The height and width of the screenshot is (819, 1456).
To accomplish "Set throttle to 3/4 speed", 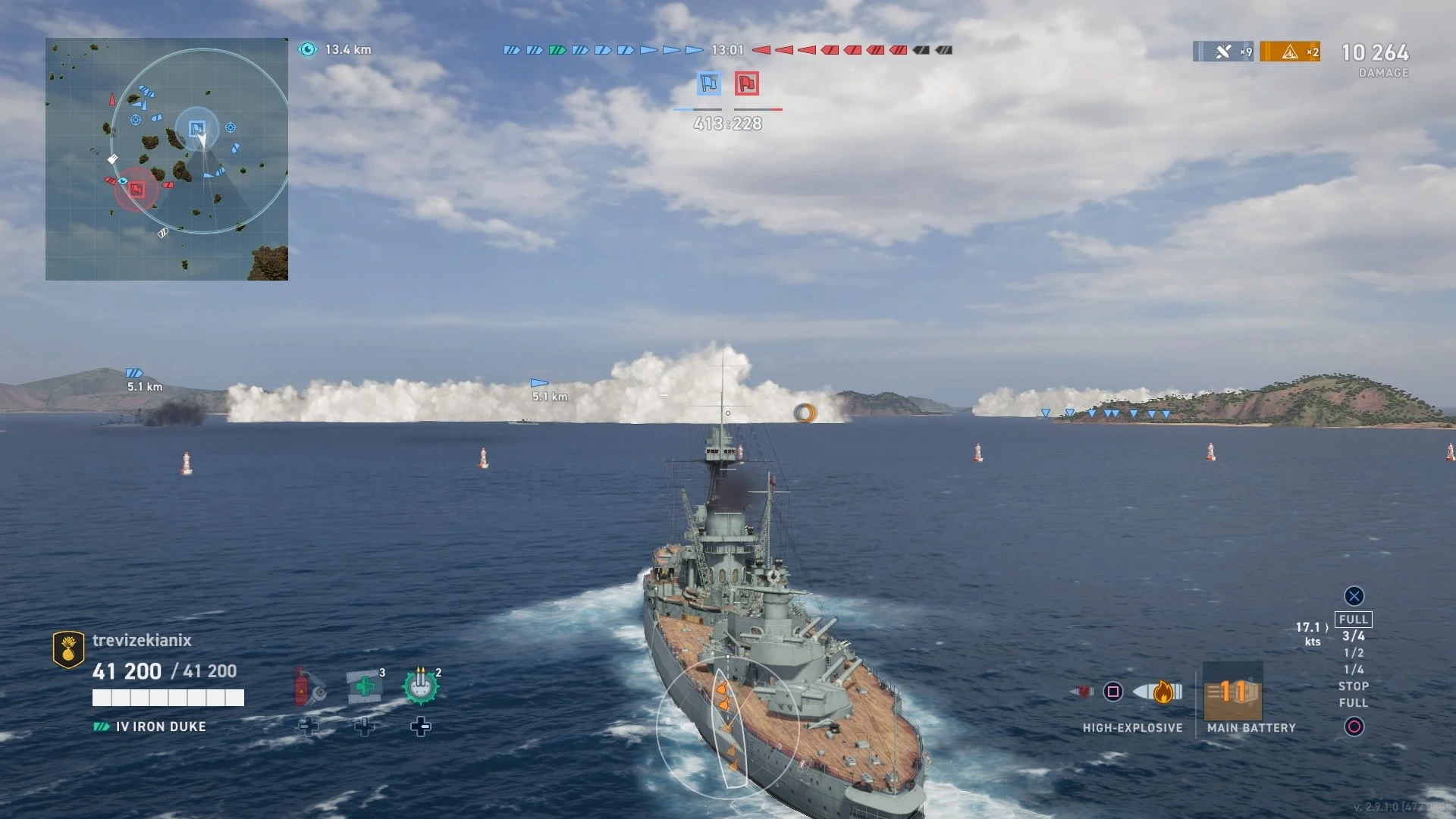I will click(x=1353, y=636).
